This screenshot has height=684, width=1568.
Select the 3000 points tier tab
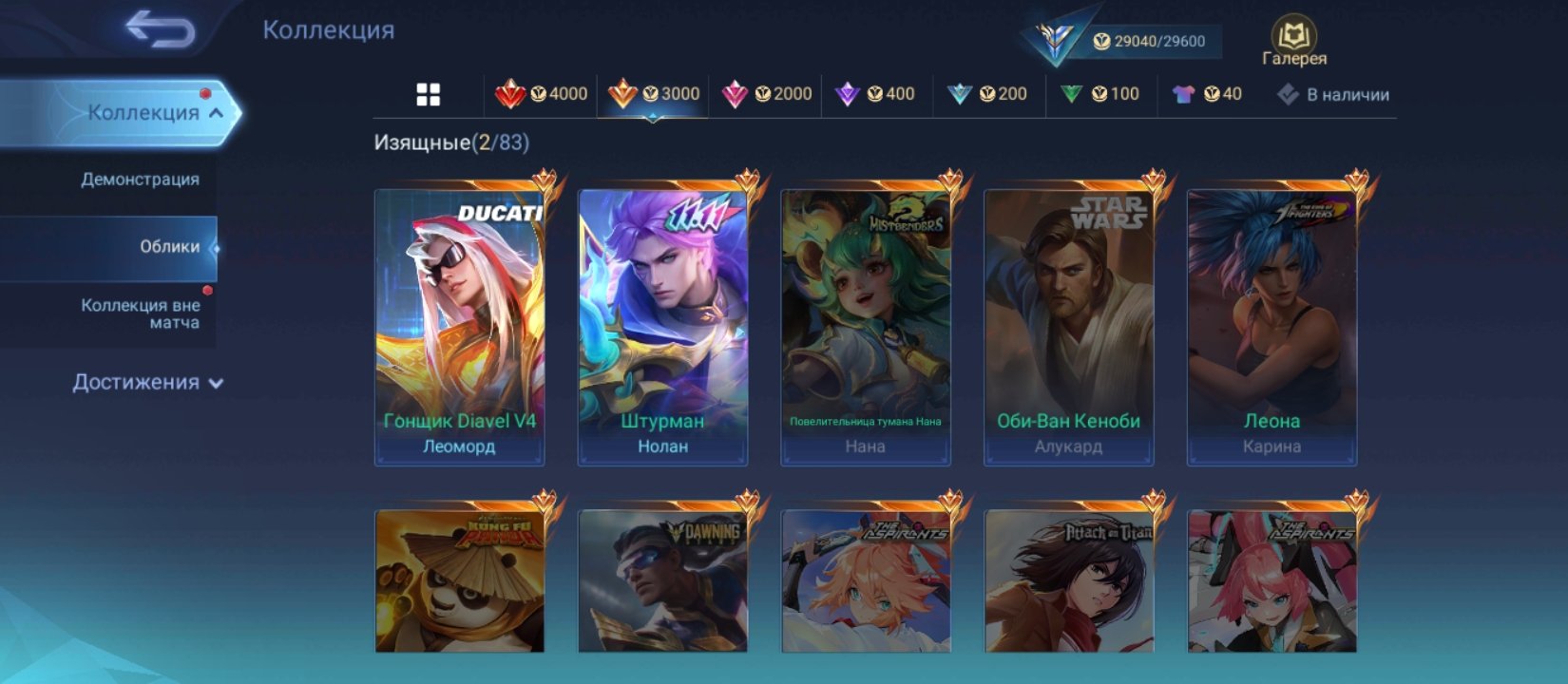[x=654, y=94]
